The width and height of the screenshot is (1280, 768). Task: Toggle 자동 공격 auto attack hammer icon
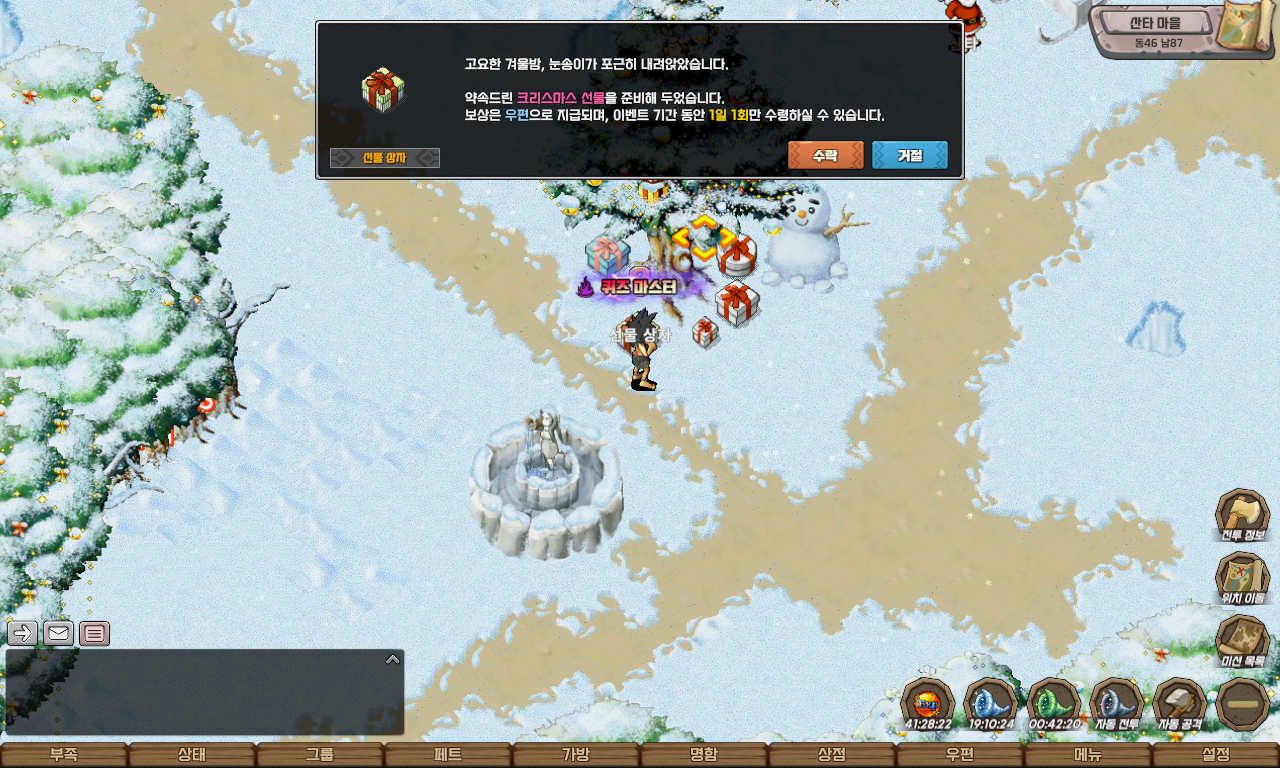[1180, 704]
